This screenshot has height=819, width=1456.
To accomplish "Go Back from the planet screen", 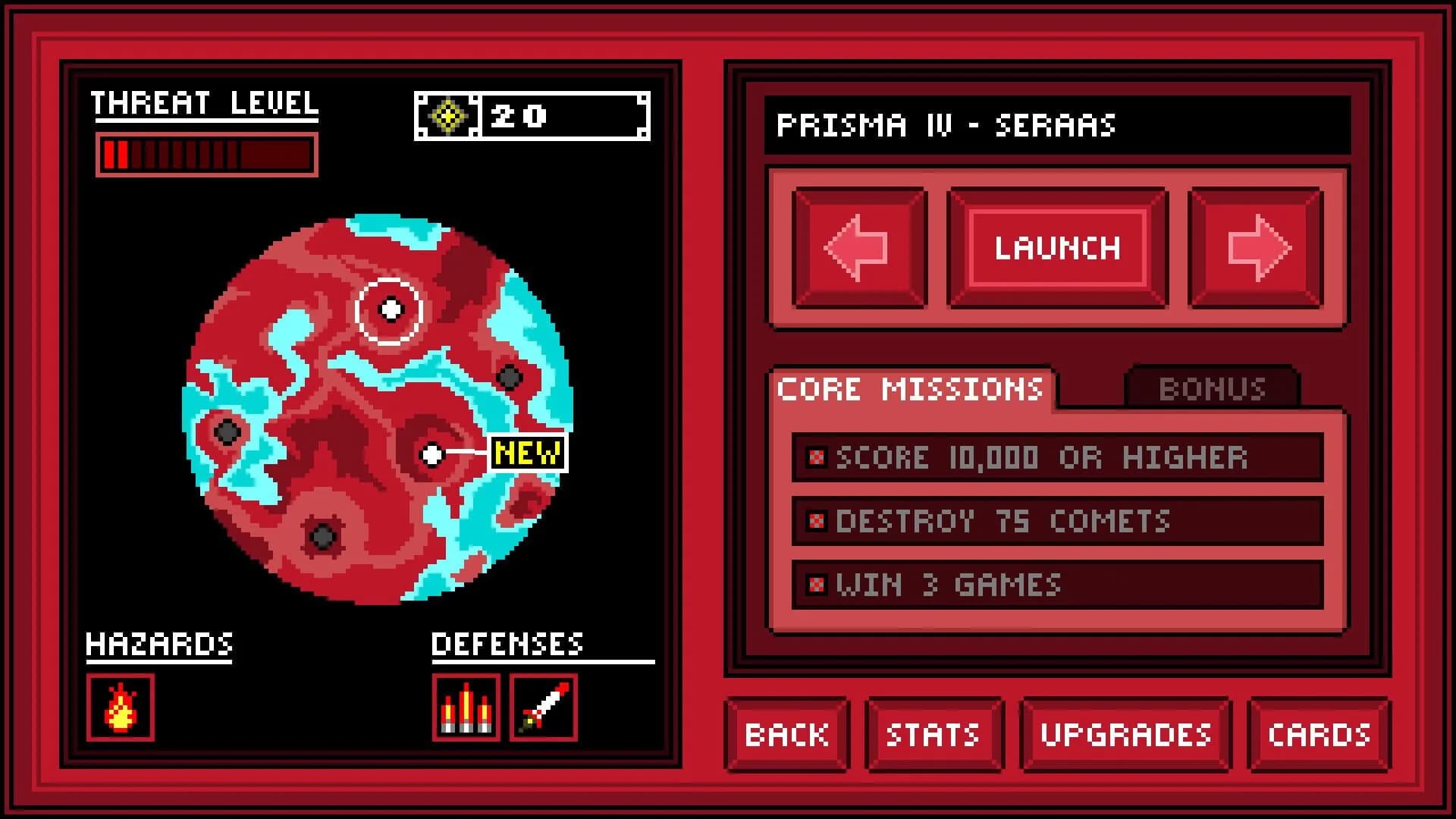I will [x=786, y=733].
